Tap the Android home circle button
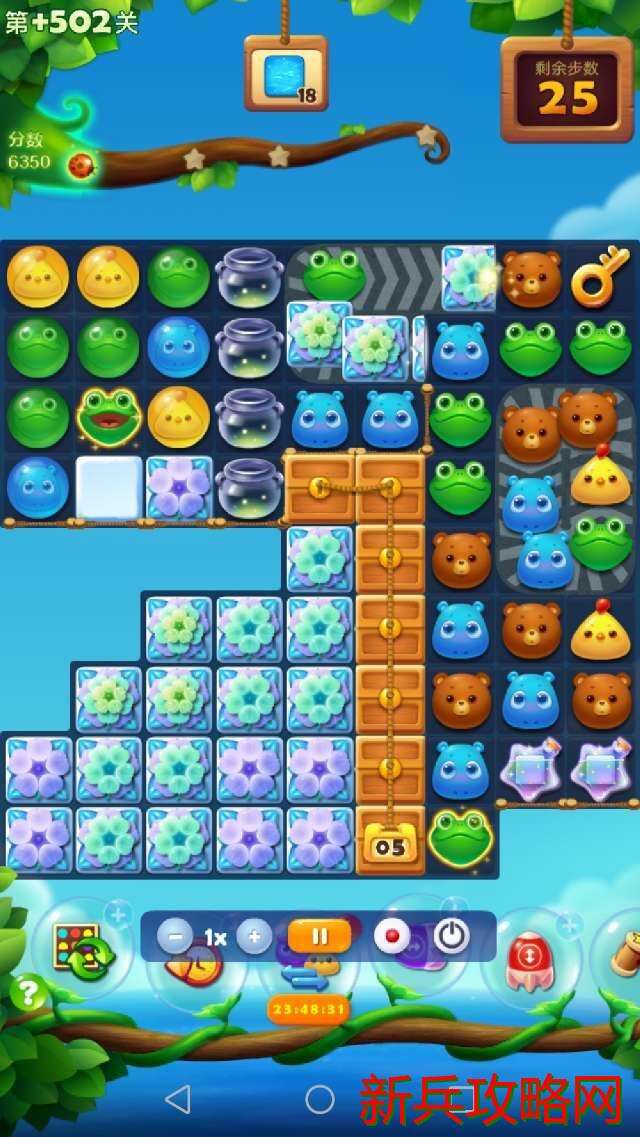 320,1099
